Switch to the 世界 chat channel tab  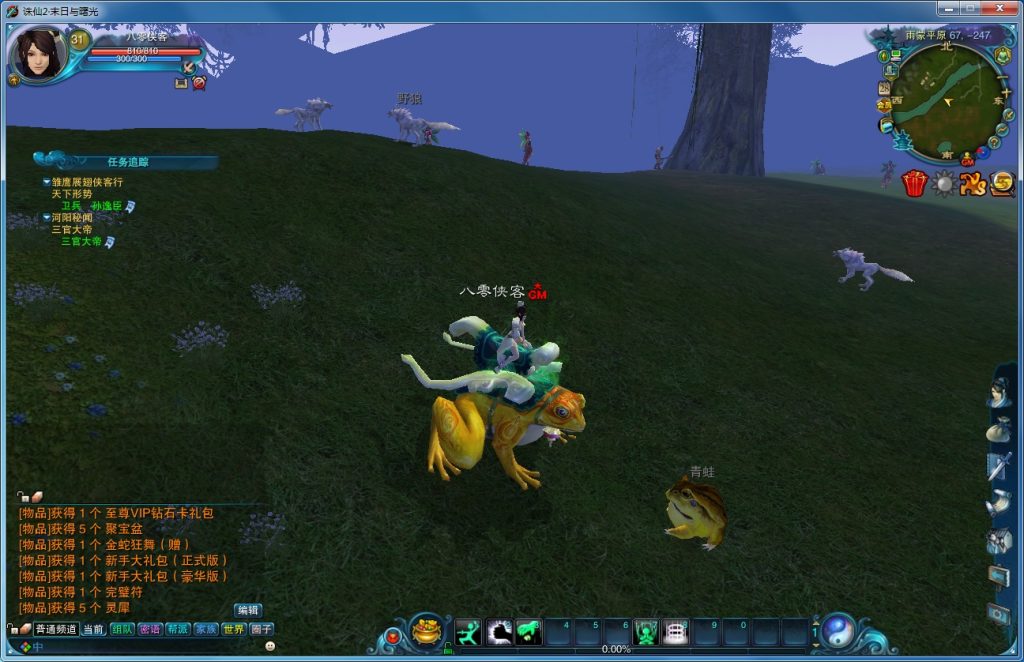233,629
